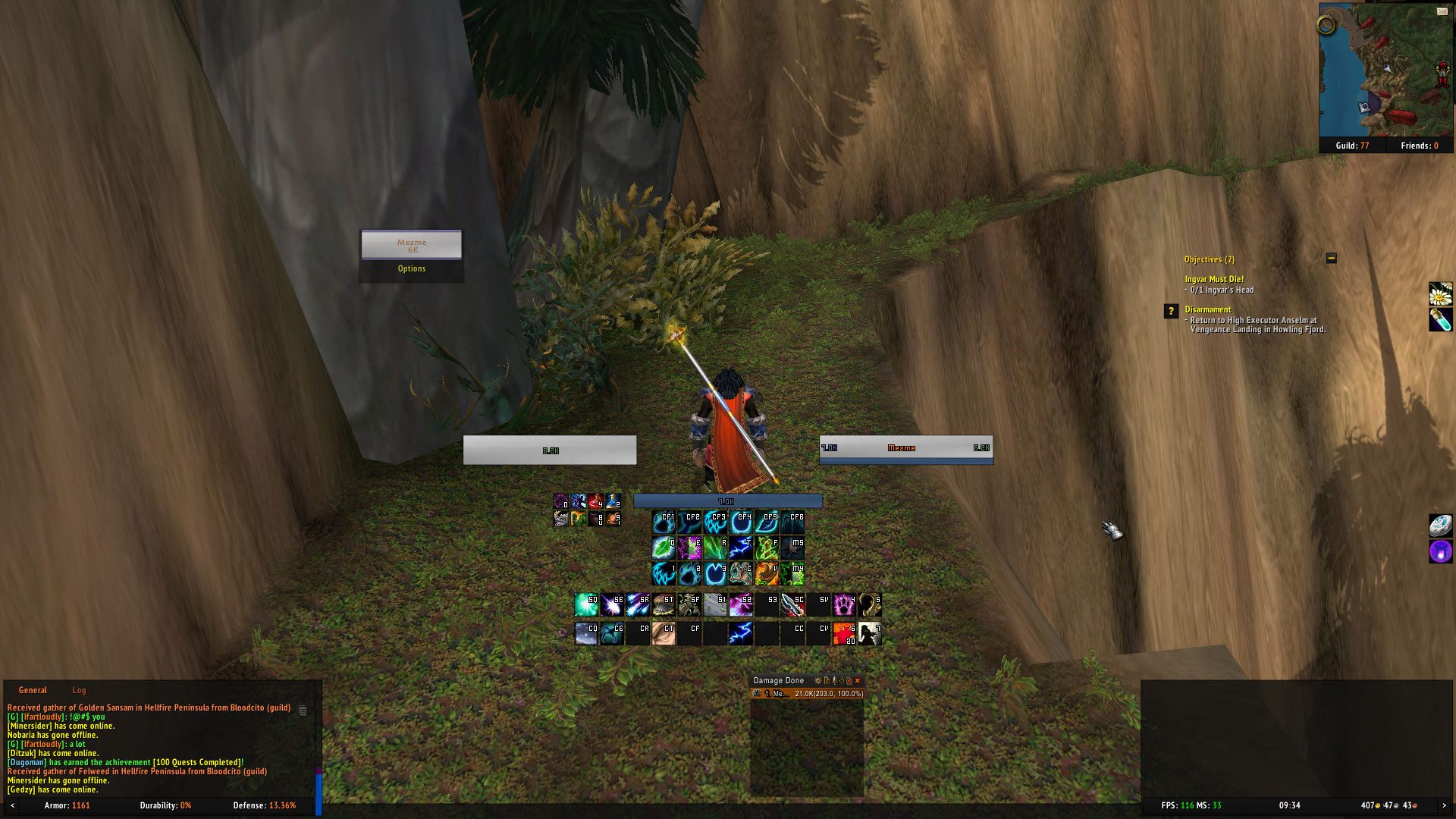Switch to the Log chat tab
This screenshot has height=819, width=1456.
point(79,690)
